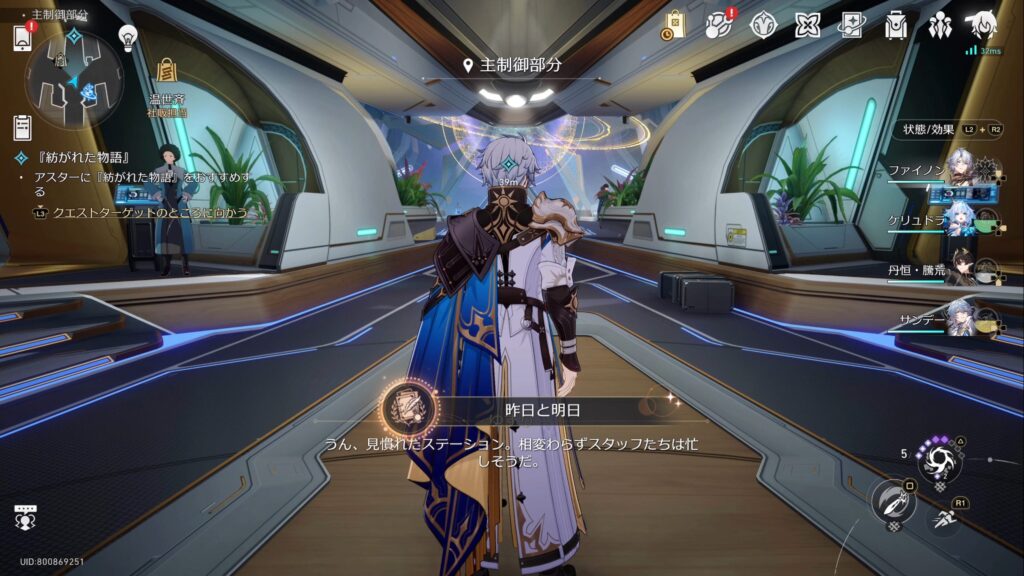The width and height of the screenshot is (1024, 576).
Task: Open the shopping bag store icon
Action: [673, 26]
